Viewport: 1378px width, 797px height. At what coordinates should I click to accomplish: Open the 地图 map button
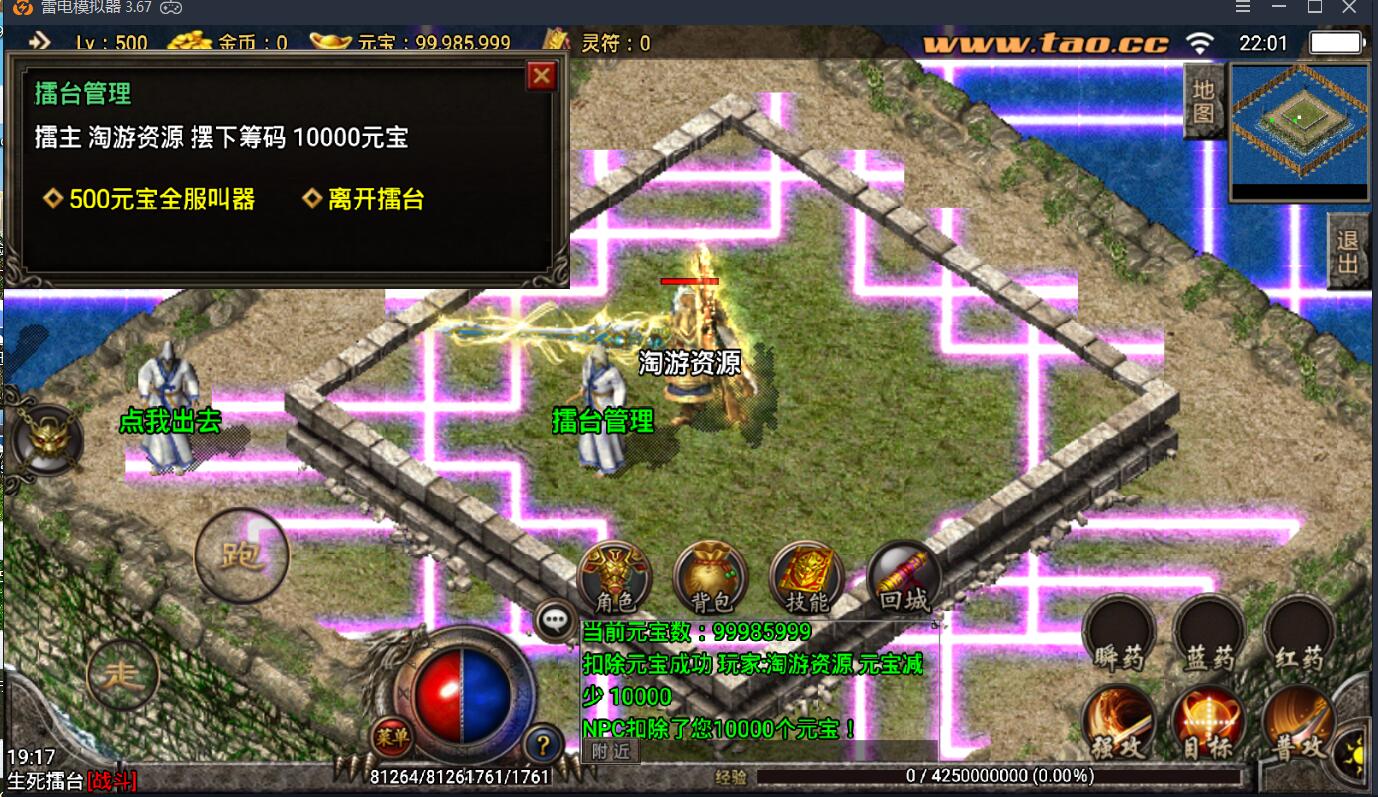[x=1203, y=102]
